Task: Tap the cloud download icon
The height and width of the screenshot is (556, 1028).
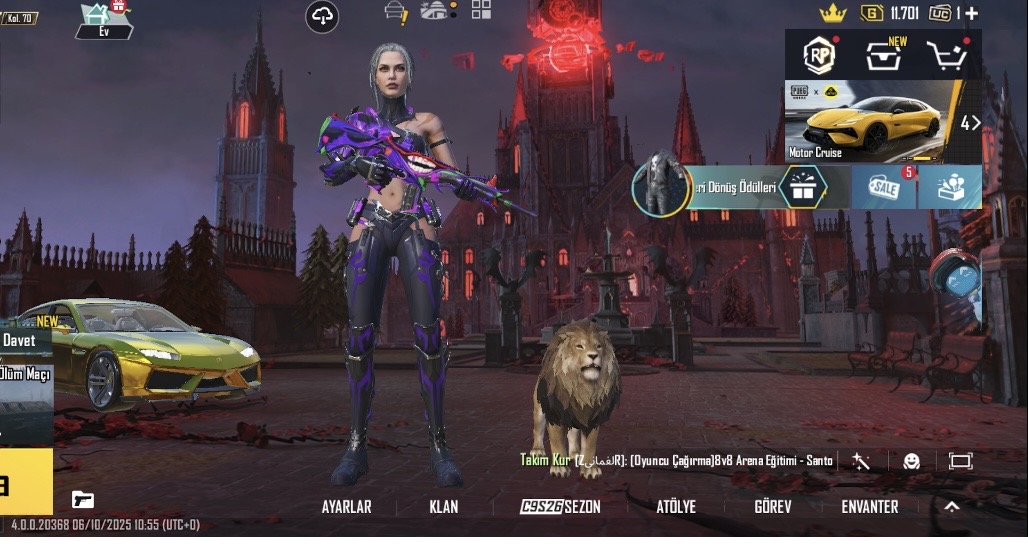Action: tap(322, 16)
